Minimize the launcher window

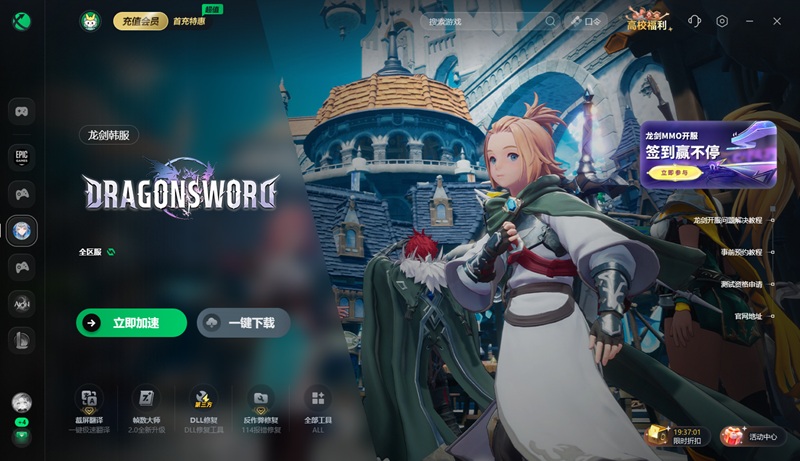tap(750, 21)
